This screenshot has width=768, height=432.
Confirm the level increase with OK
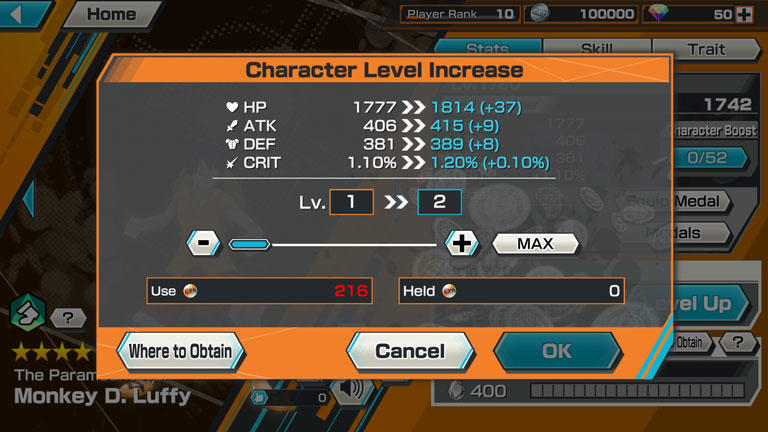pos(556,351)
